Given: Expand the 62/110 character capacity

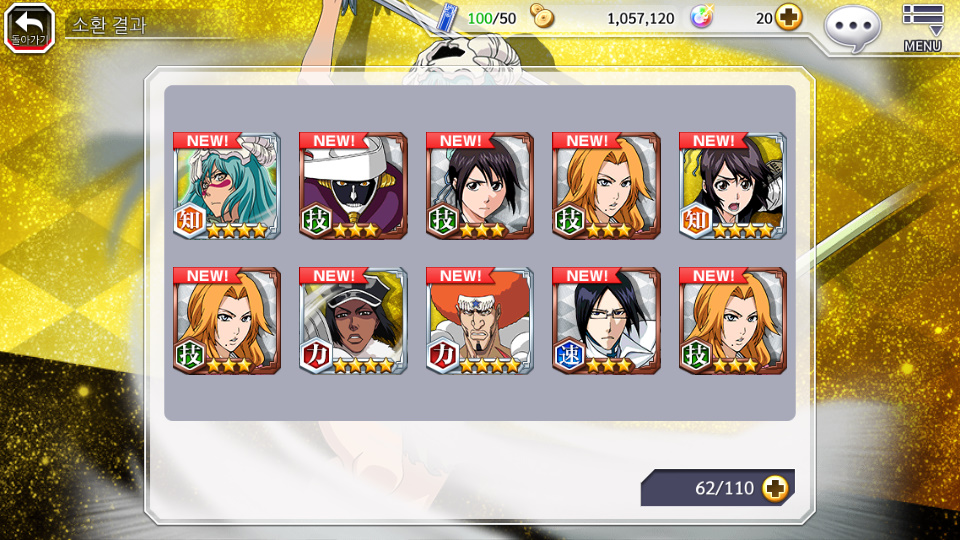Looking at the screenshot, I should tap(774, 488).
